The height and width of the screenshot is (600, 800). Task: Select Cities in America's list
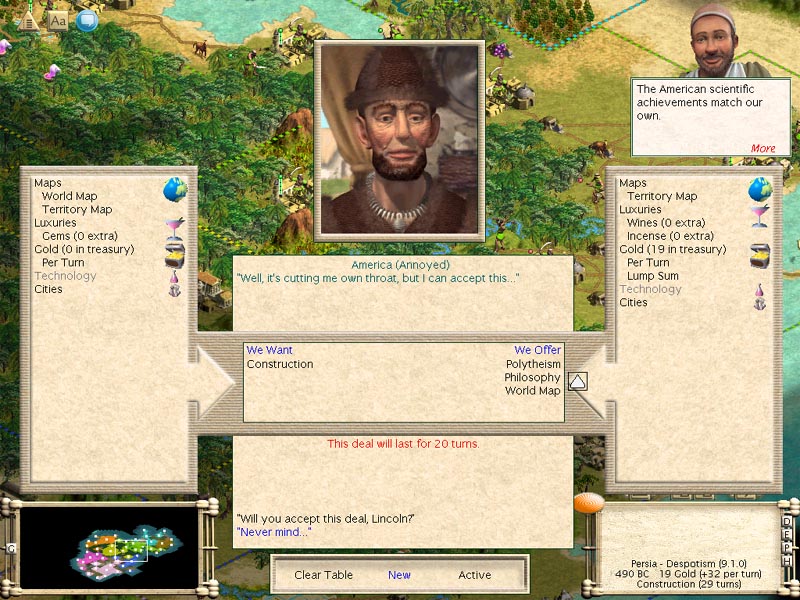click(48, 289)
